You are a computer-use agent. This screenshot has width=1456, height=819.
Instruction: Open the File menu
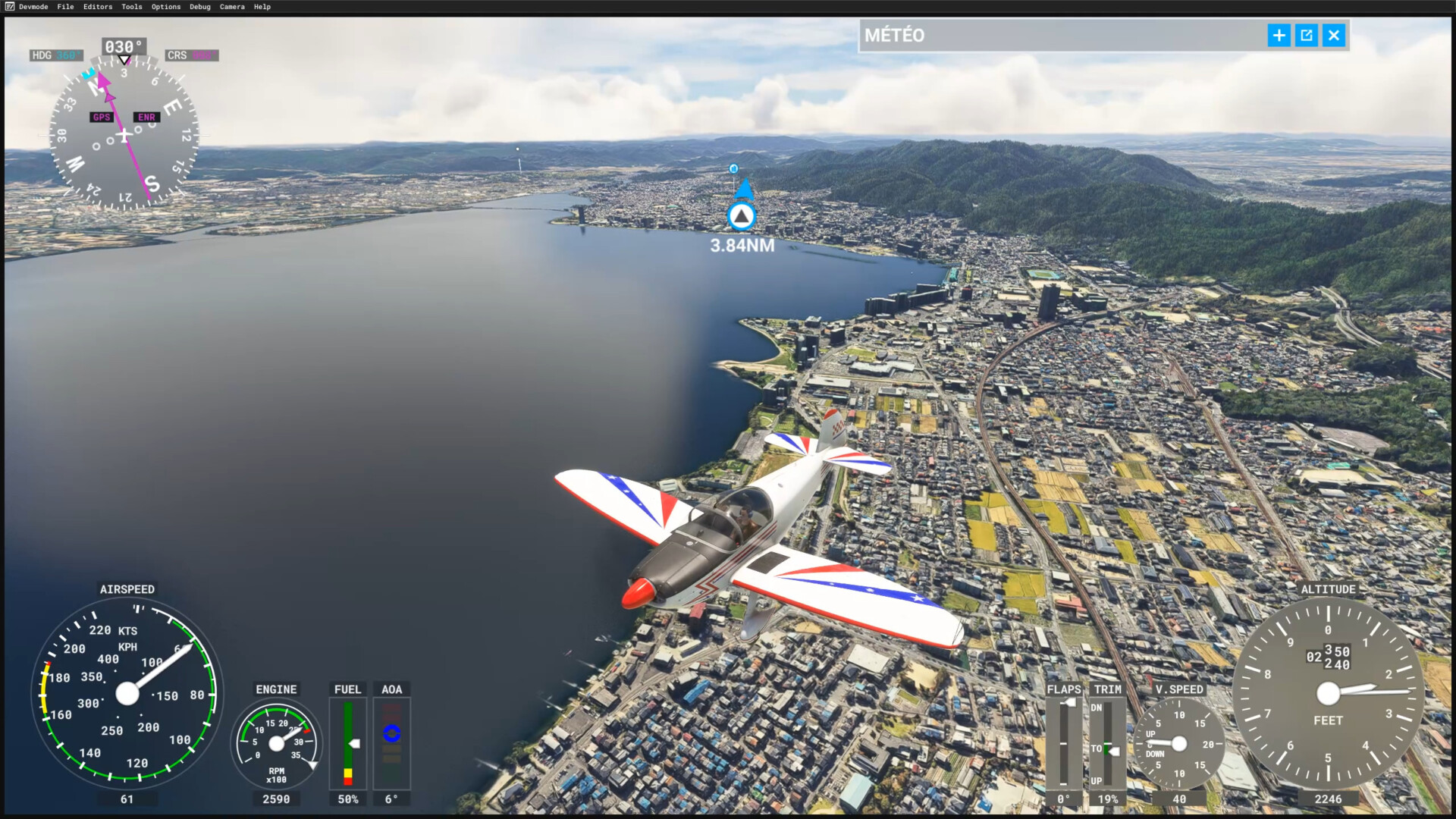click(65, 7)
